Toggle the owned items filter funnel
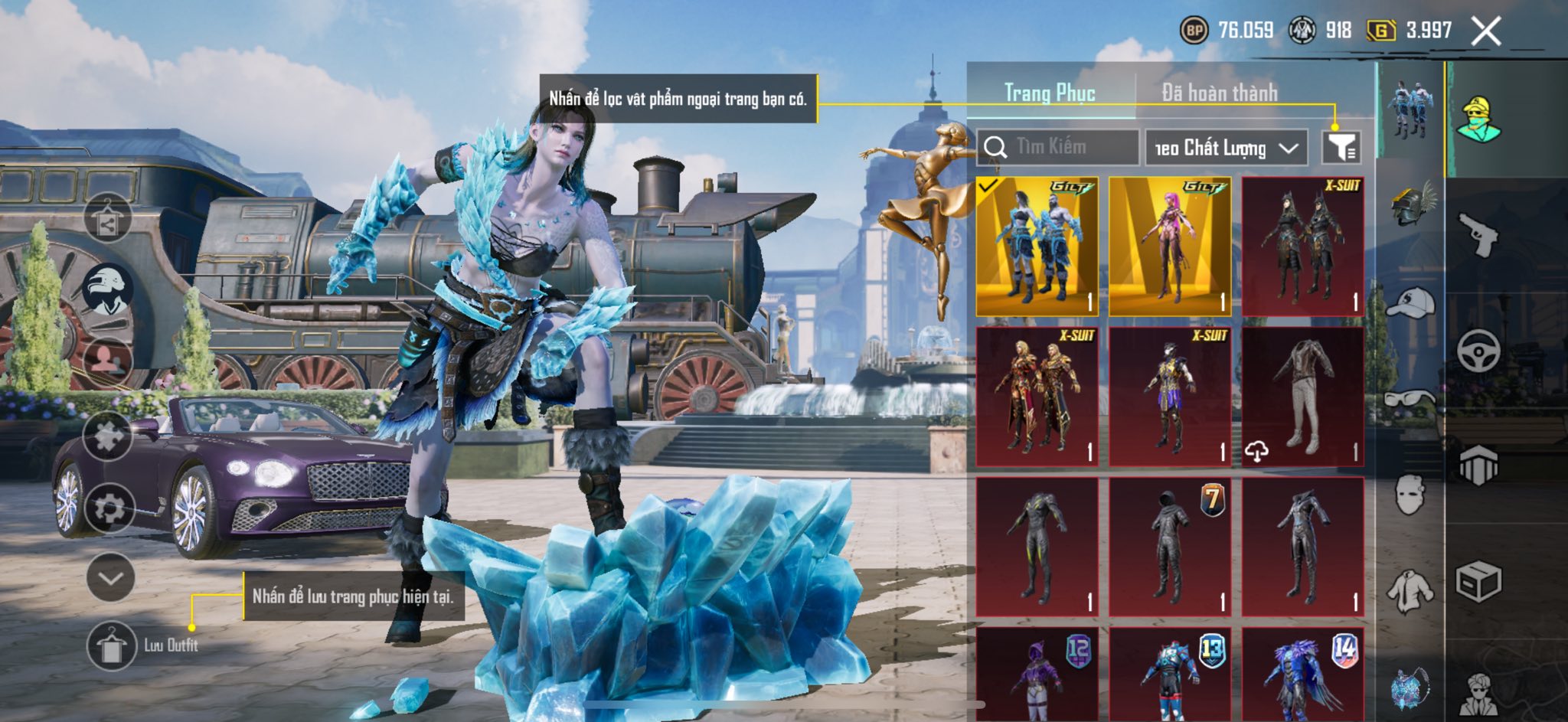Viewport: 1568px width, 722px height. pyautogui.click(x=1341, y=147)
